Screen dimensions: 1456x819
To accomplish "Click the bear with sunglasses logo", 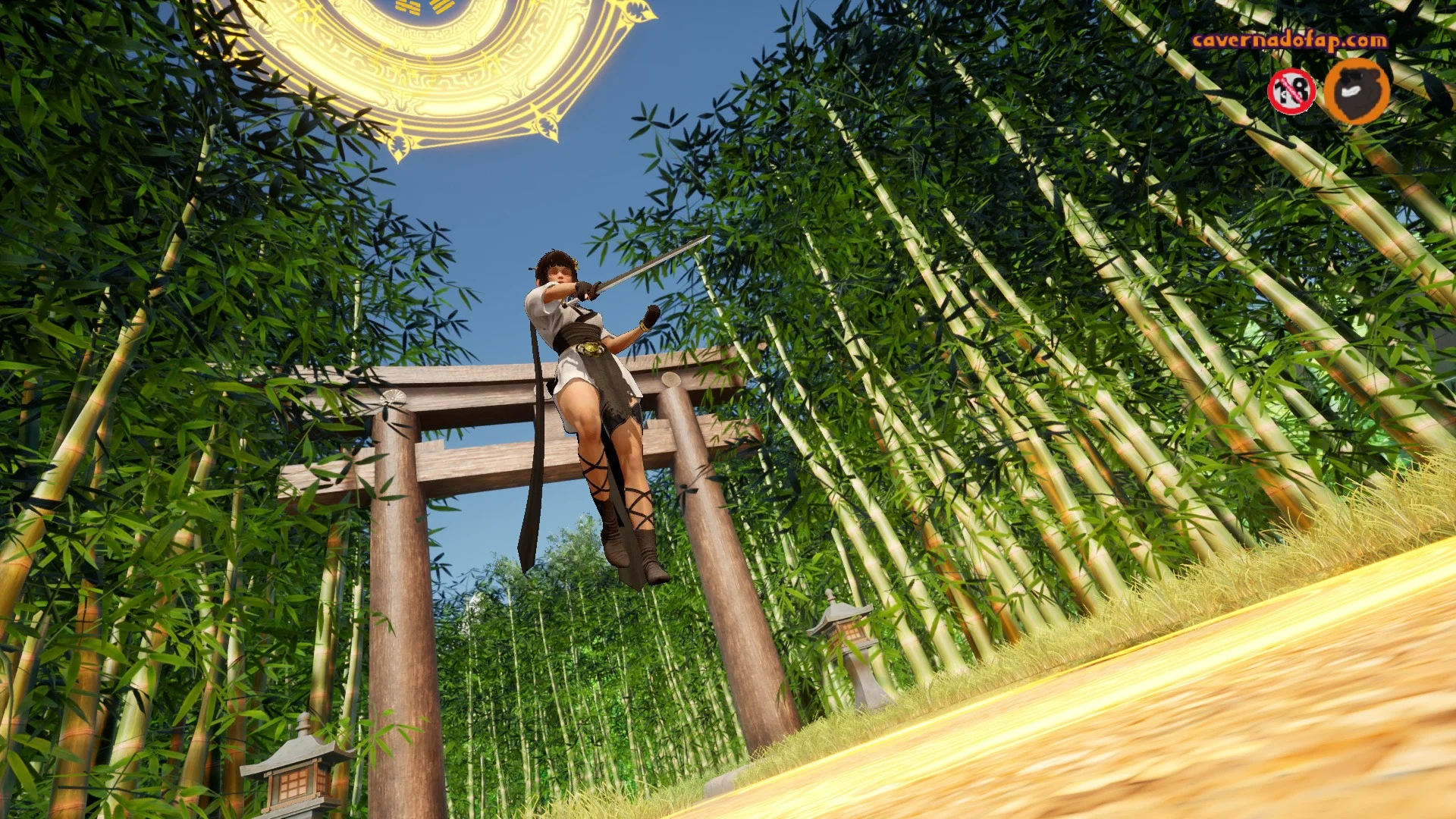I will [x=1357, y=91].
